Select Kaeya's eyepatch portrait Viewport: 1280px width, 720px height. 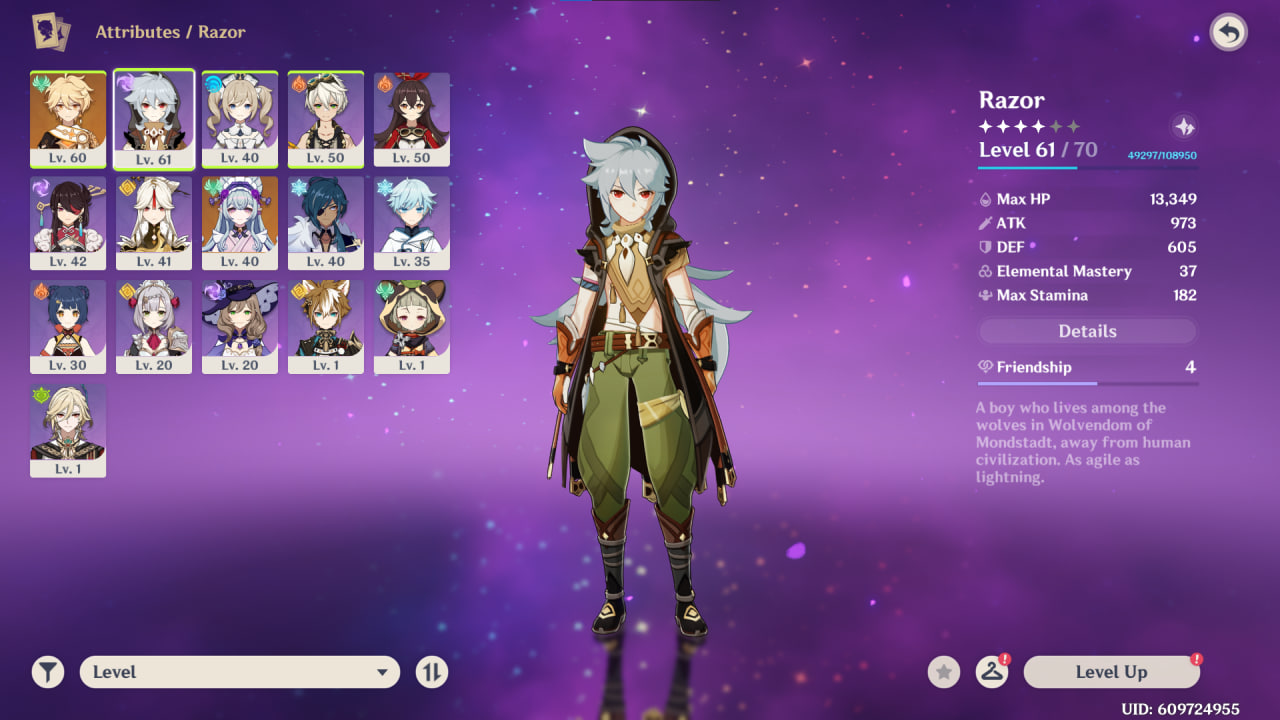pyautogui.click(x=326, y=223)
